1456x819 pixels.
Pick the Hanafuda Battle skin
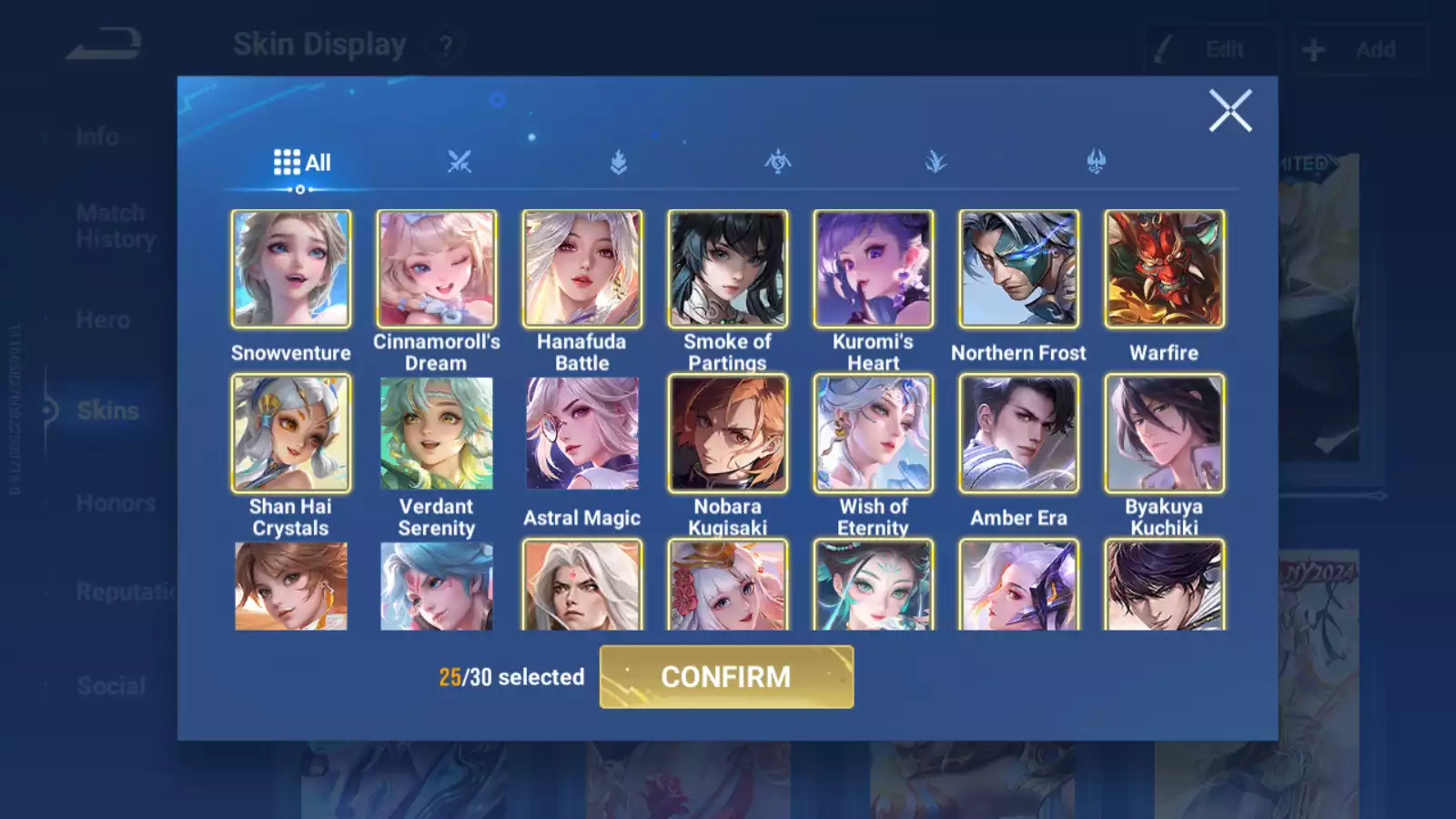click(x=582, y=269)
